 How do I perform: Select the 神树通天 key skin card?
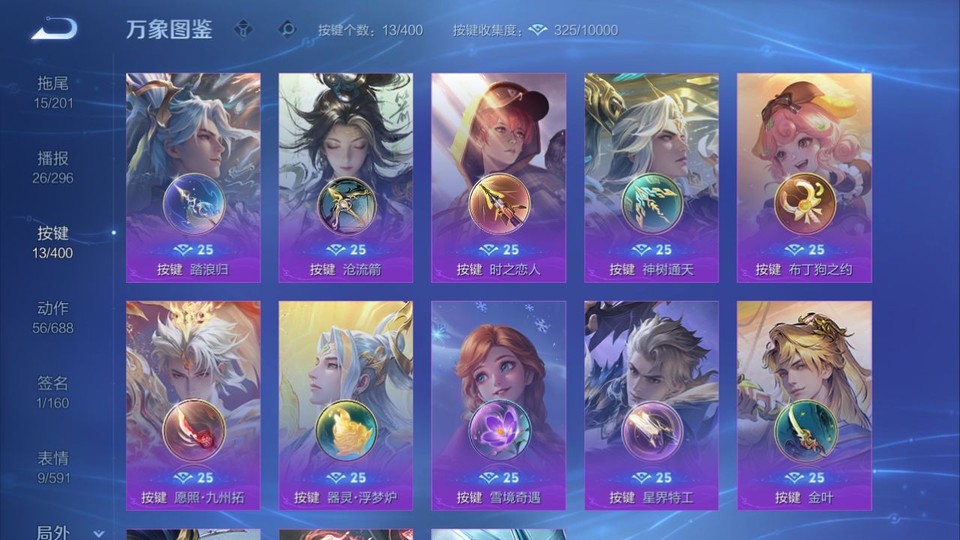[x=651, y=177]
